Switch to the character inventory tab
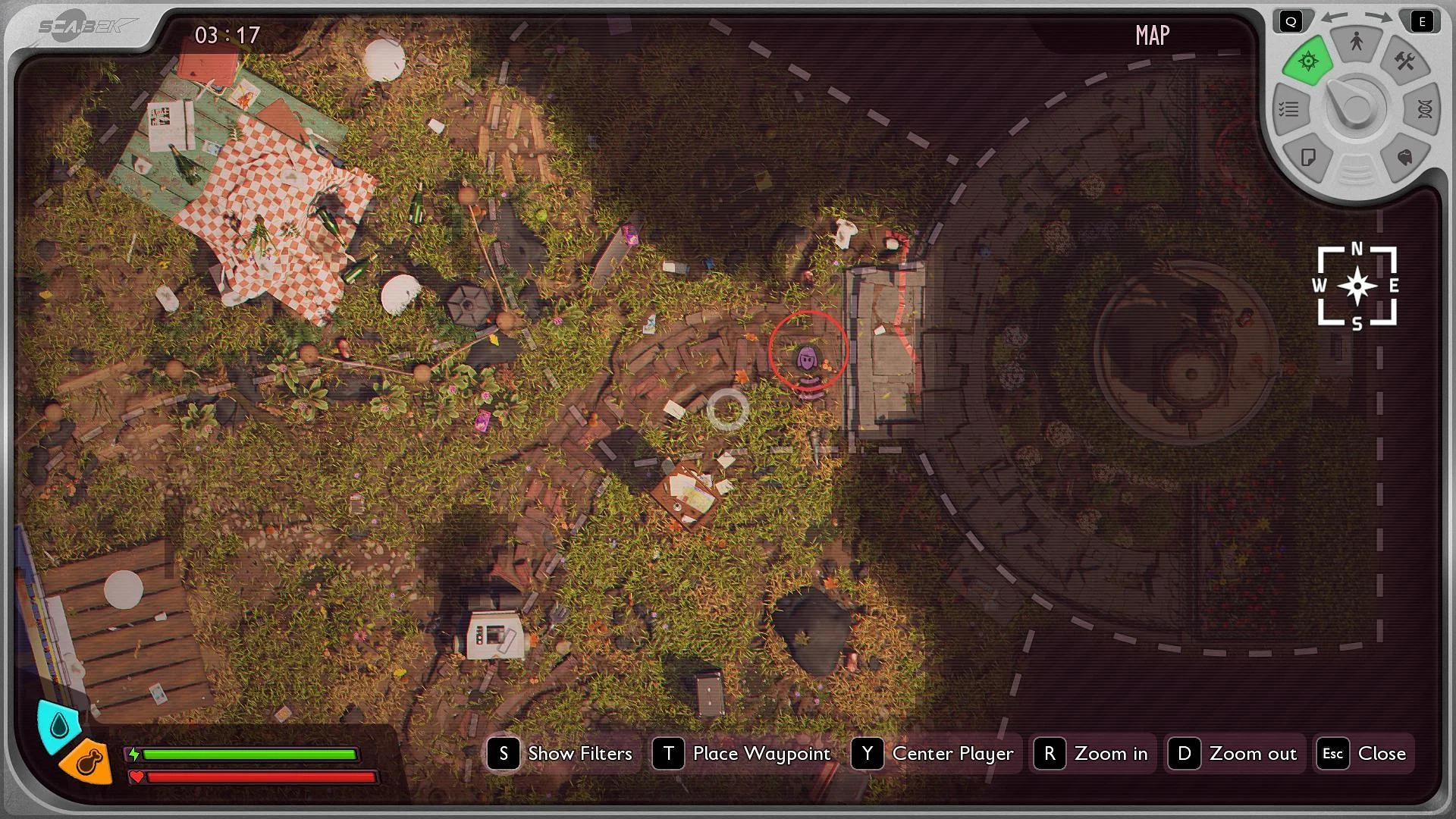 pos(1356,43)
